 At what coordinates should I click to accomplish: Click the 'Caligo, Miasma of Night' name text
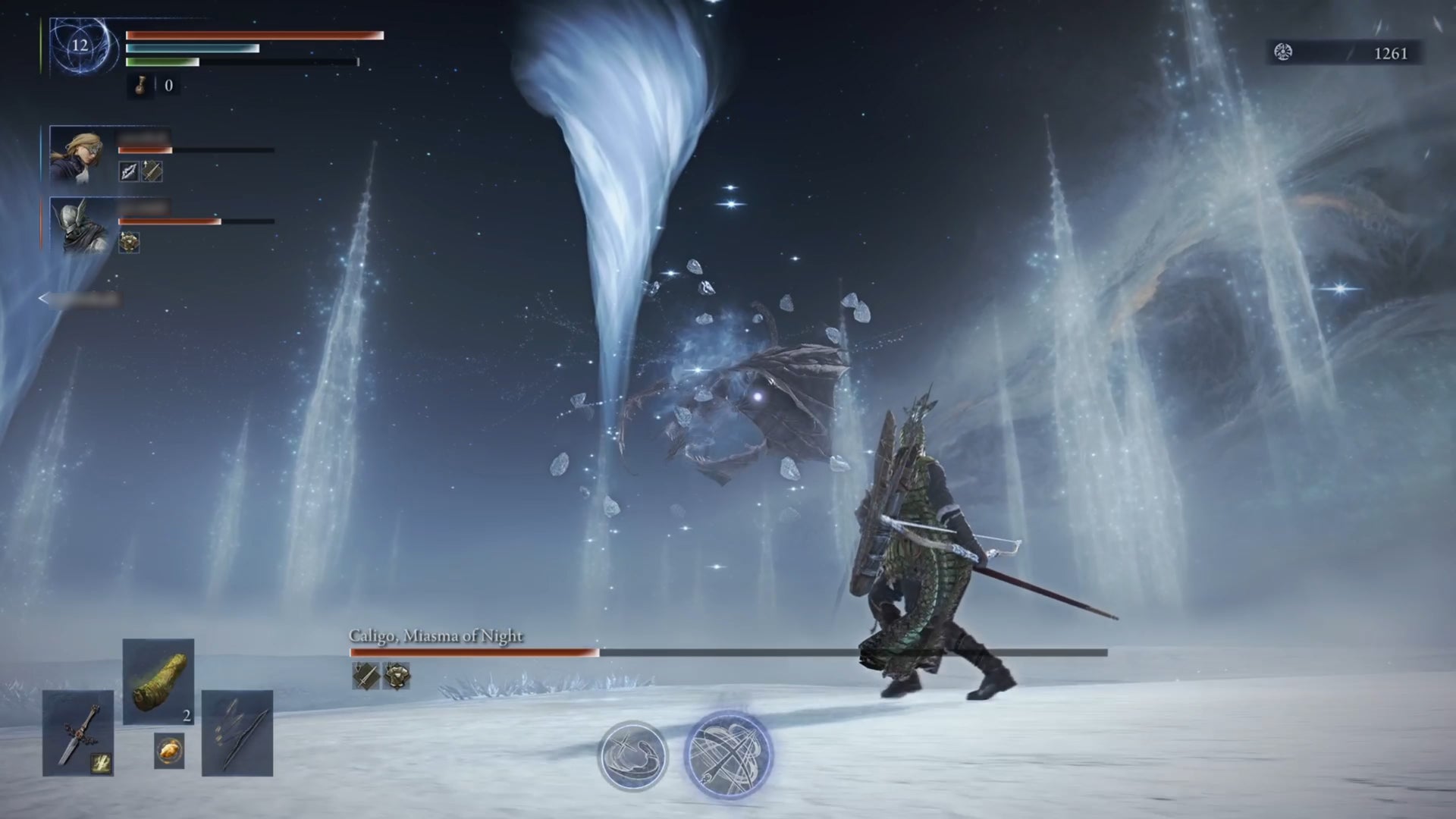click(x=436, y=638)
